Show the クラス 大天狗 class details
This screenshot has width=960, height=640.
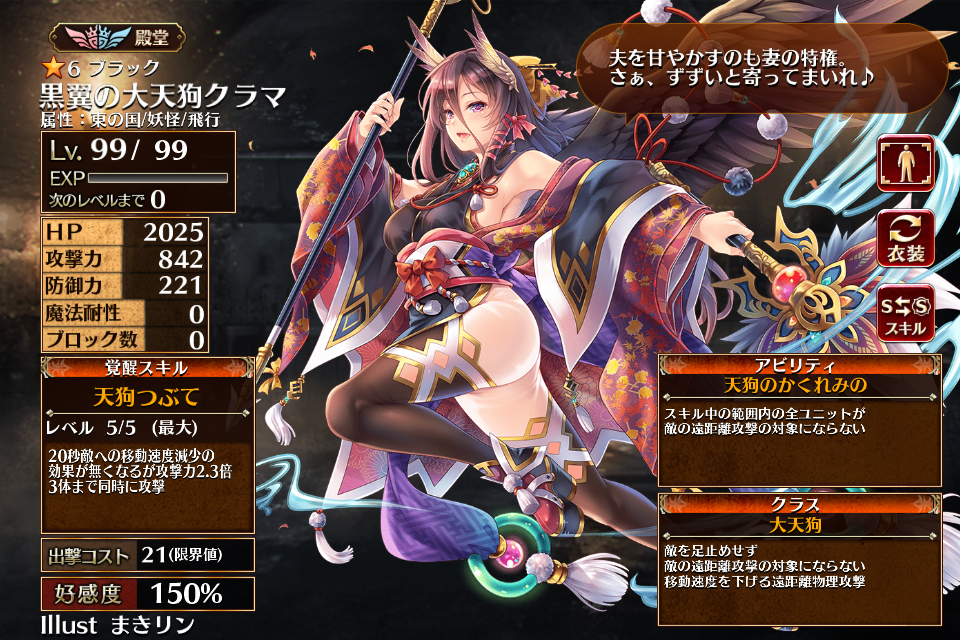coord(800,558)
